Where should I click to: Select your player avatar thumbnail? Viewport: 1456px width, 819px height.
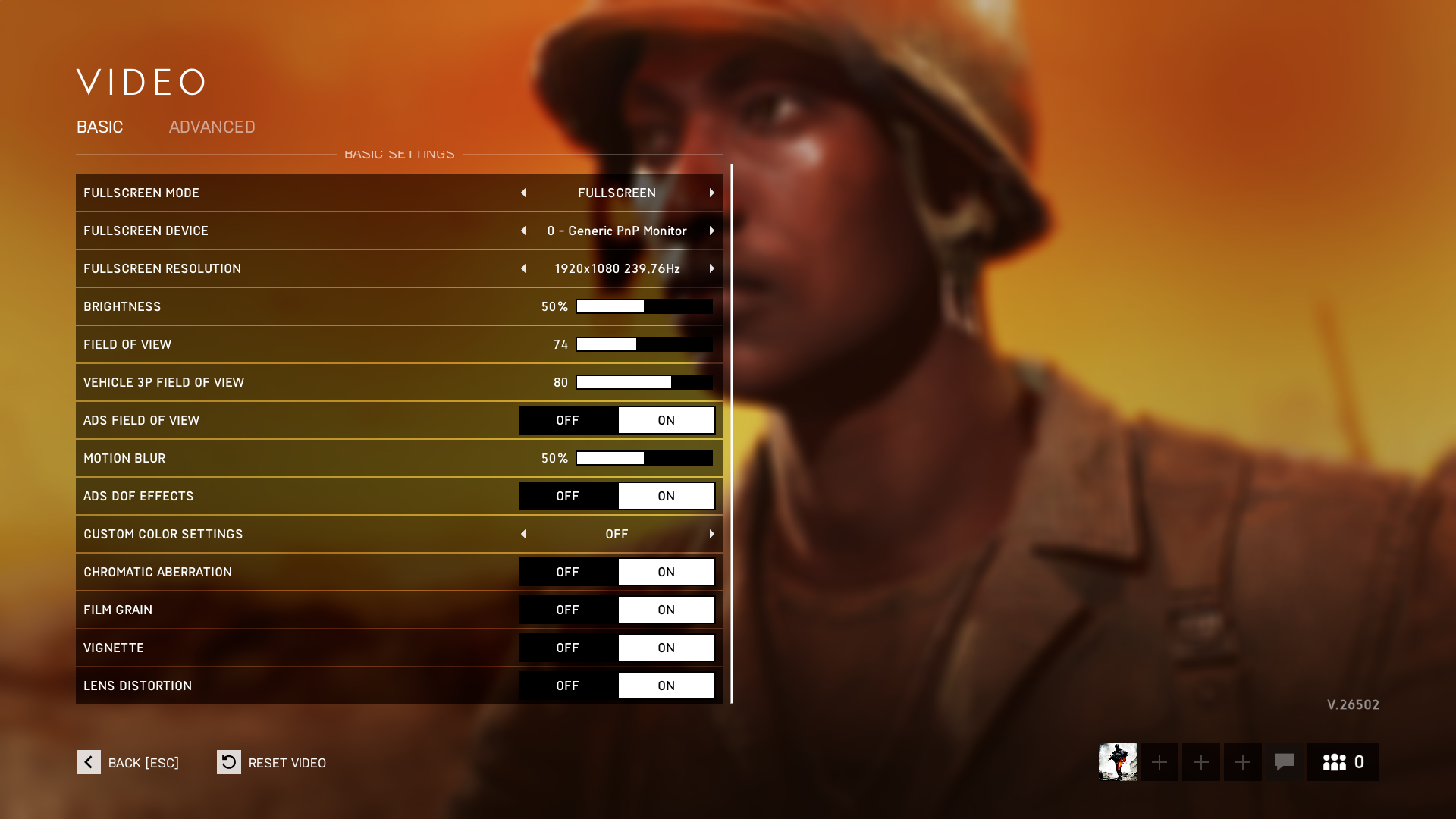point(1117,762)
